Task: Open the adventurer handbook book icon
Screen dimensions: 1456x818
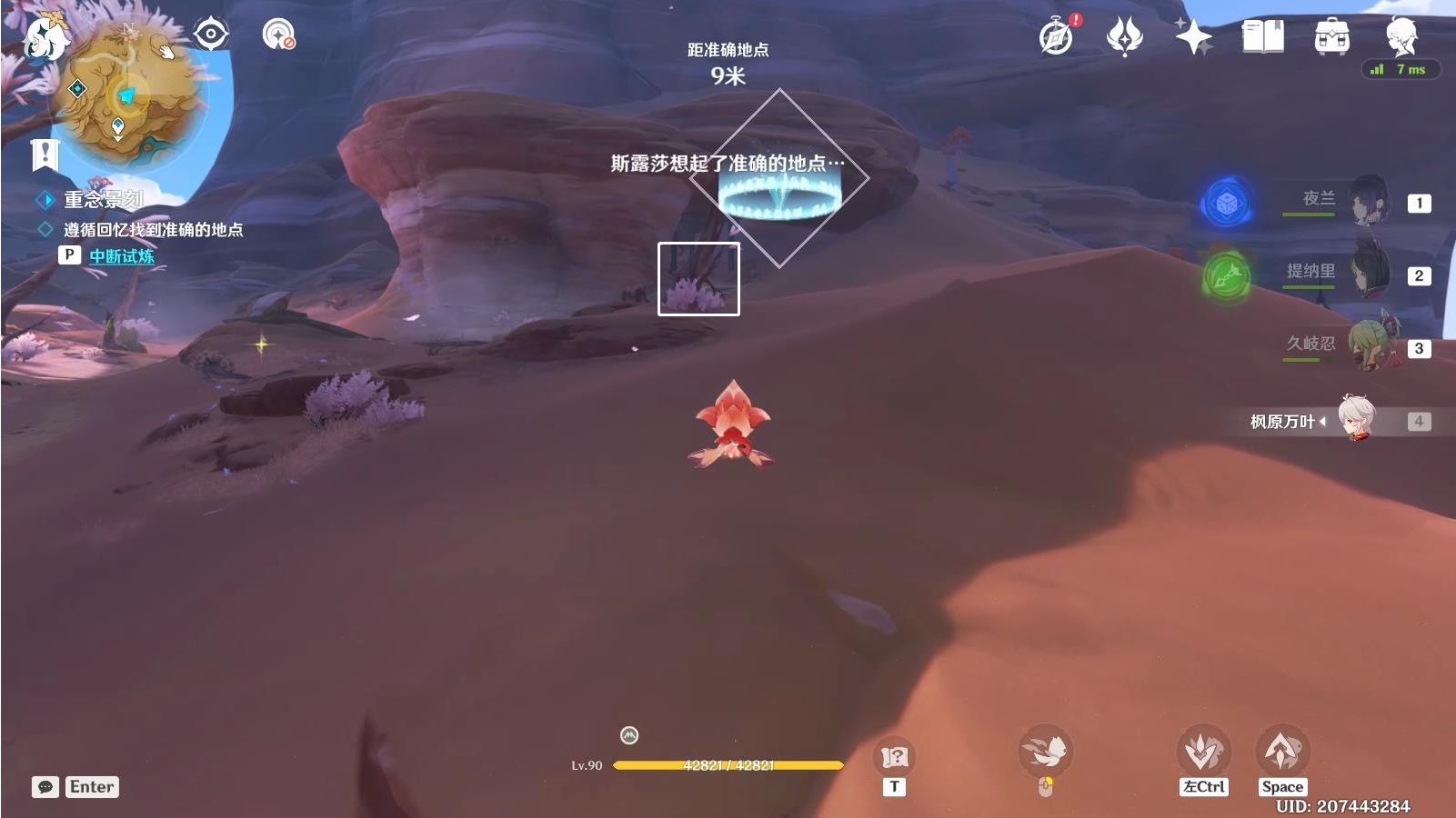Action: 1262,36
